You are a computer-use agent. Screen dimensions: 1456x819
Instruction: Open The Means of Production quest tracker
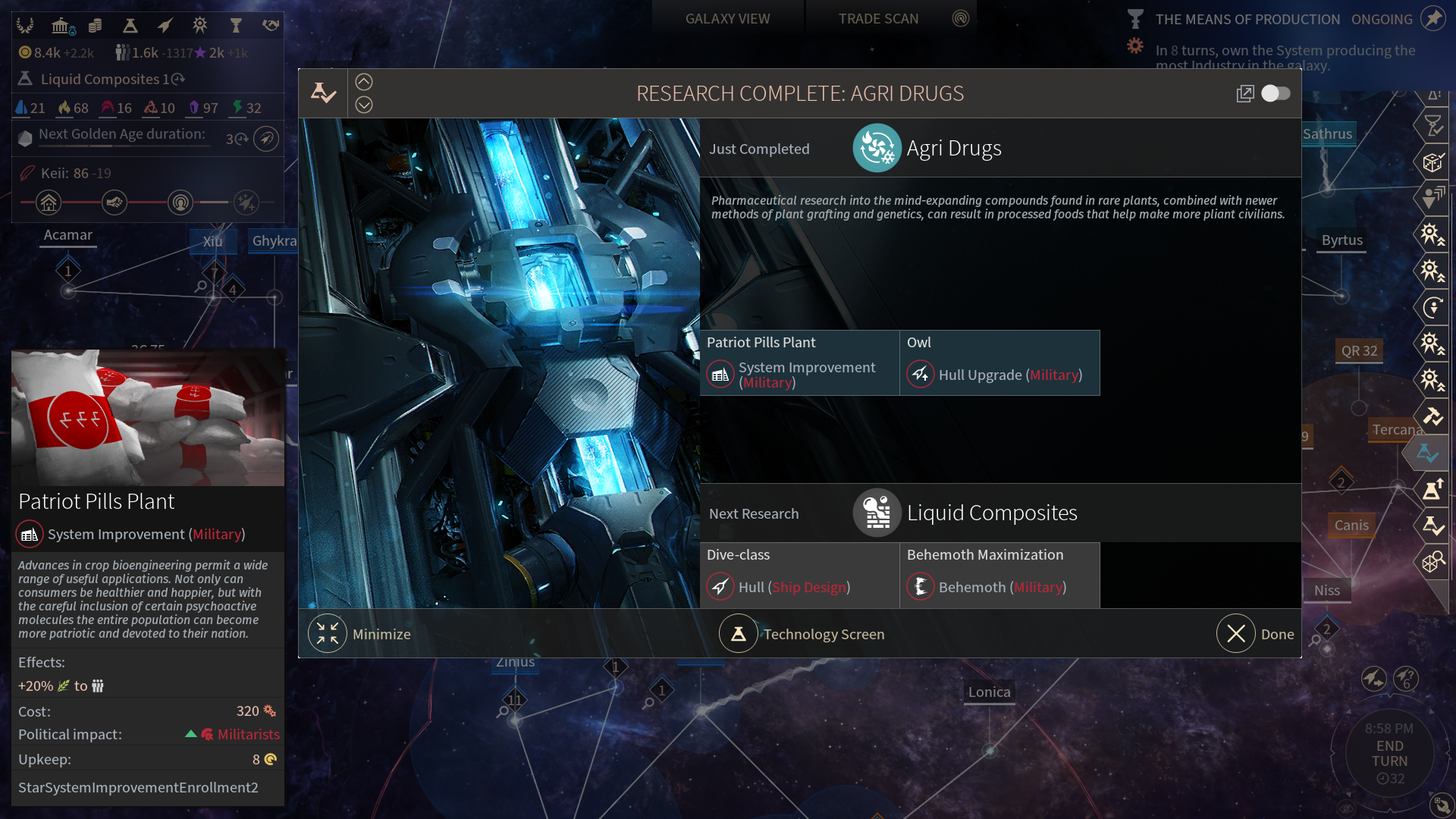coord(1247,20)
